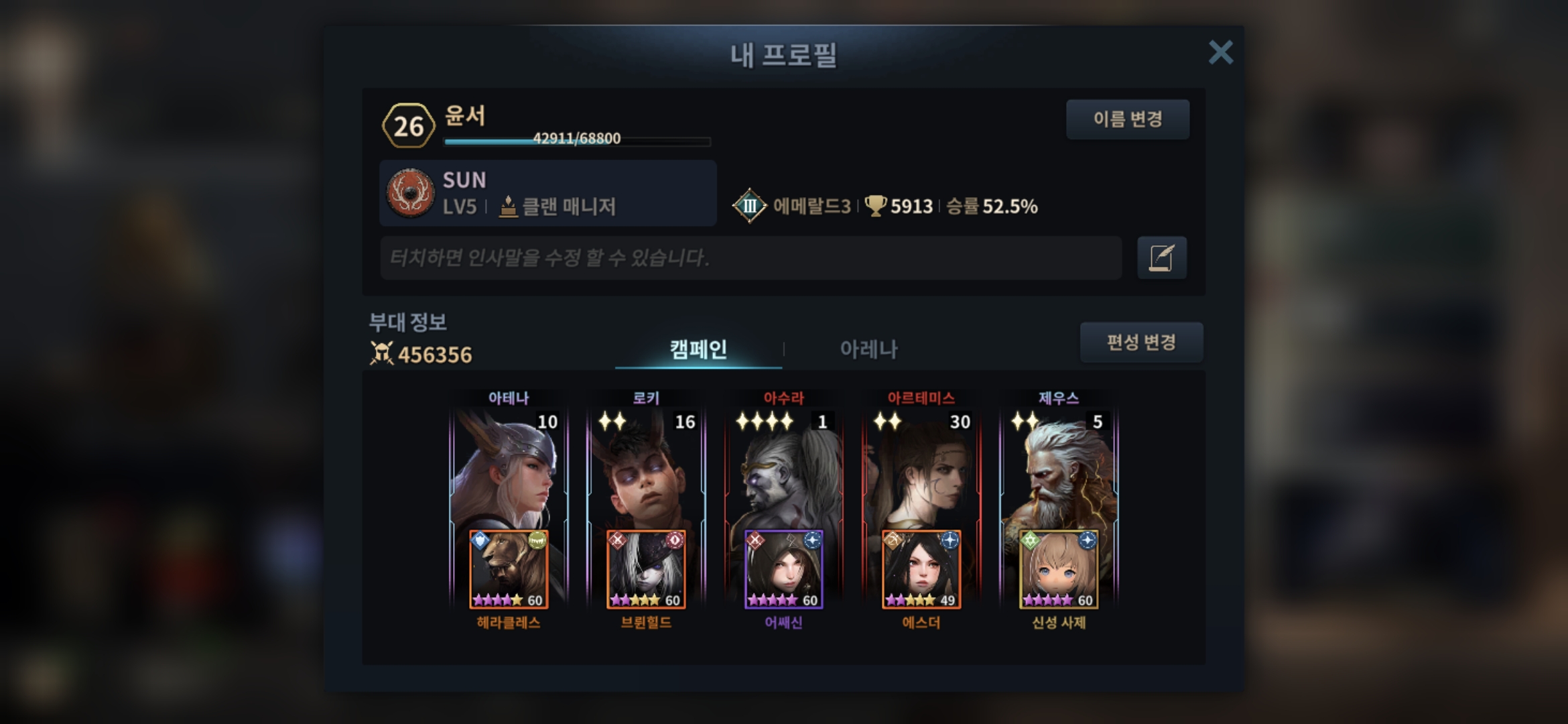Image resolution: width=1568 pixels, height=724 pixels.
Task: Select the 아테나 god card
Action: point(509,469)
